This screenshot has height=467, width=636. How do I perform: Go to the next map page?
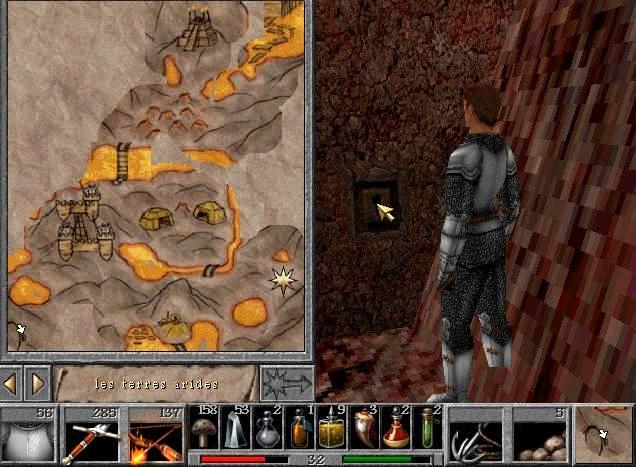click(x=37, y=383)
